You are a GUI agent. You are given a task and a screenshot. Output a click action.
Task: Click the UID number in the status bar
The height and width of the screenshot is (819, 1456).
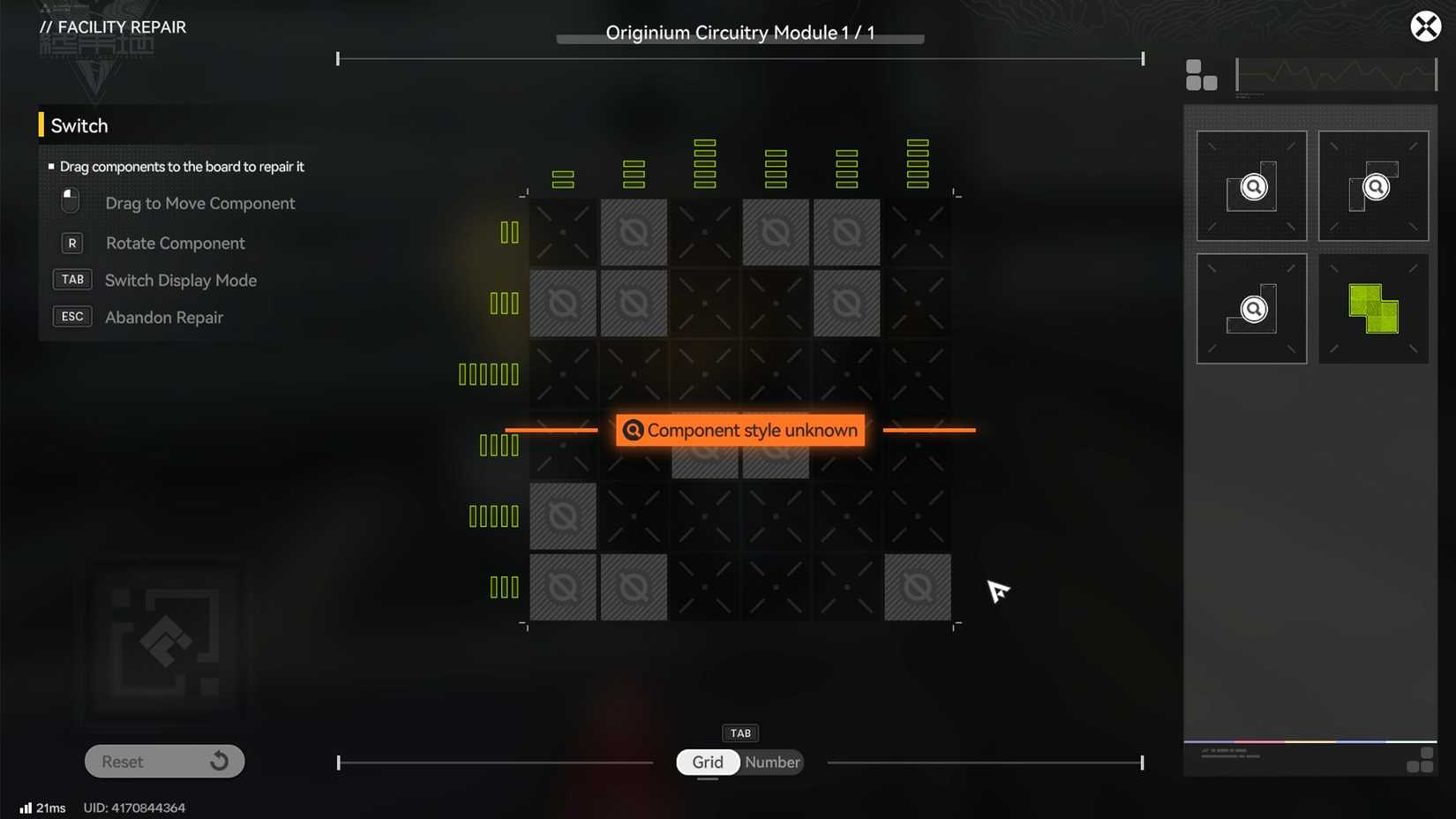(x=134, y=808)
